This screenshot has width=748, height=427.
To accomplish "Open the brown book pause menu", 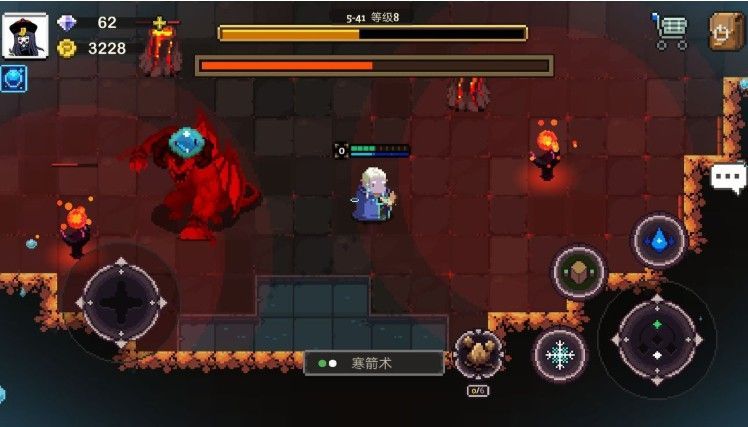I will pos(725,31).
